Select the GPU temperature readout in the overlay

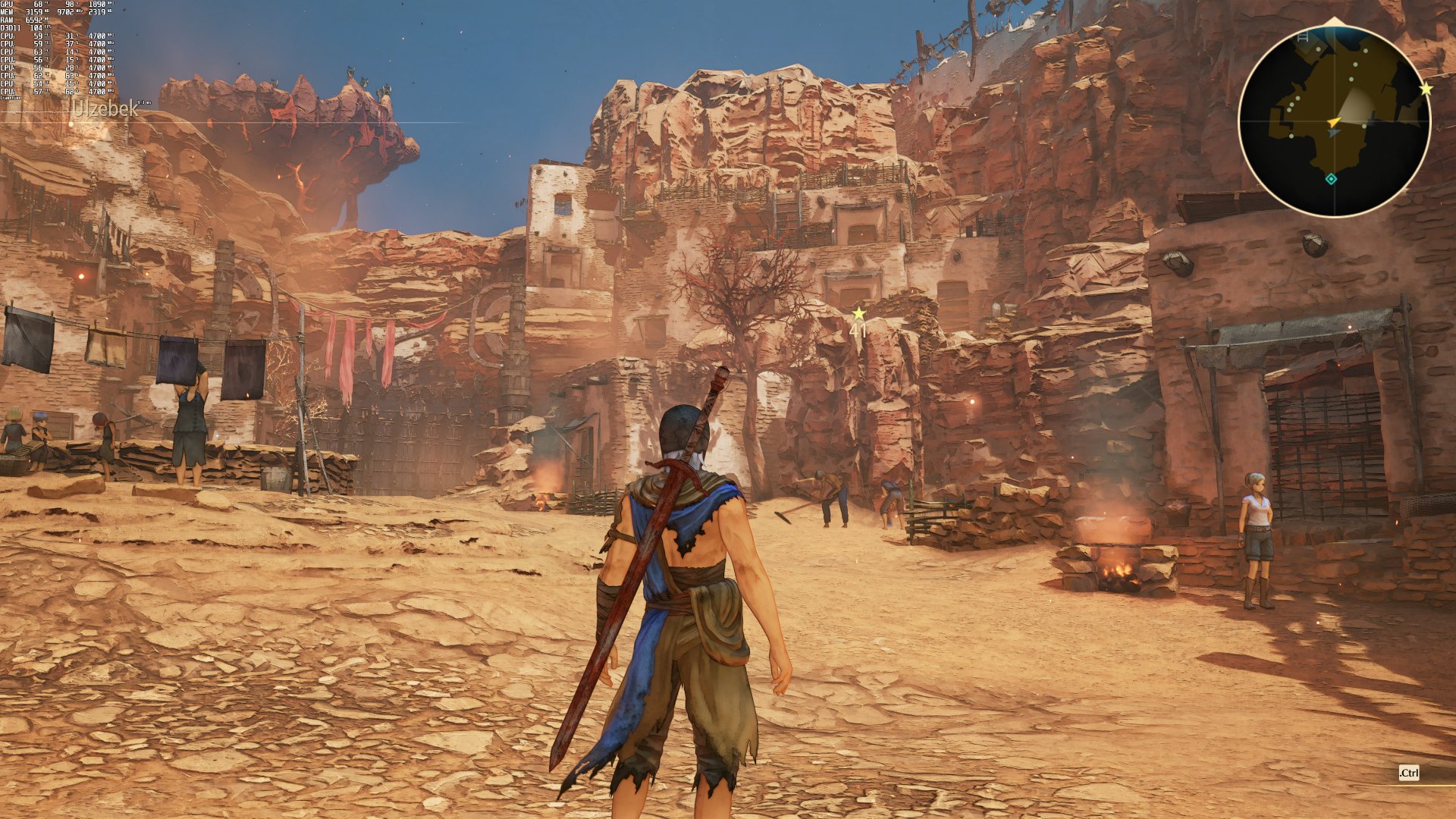(x=38, y=4)
